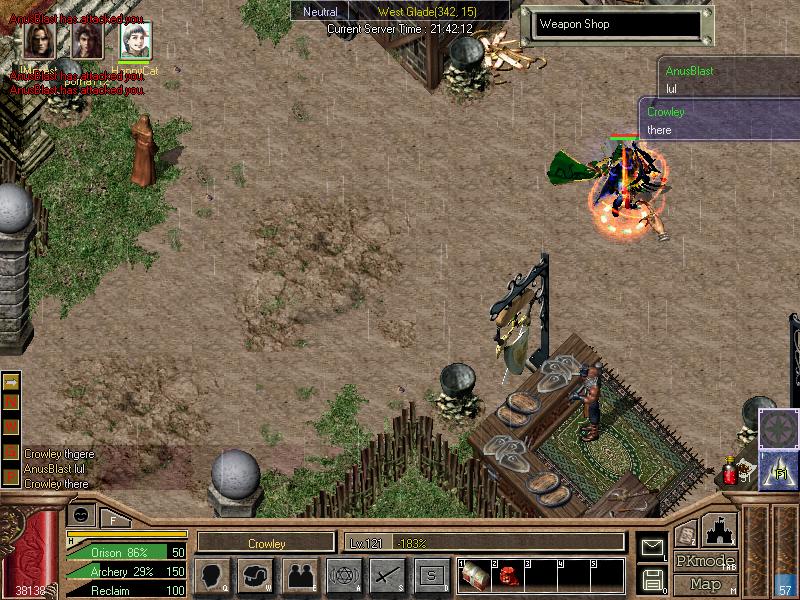Click the floppy disk save icon
This screenshot has height=600, width=800.
pos(652,578)
